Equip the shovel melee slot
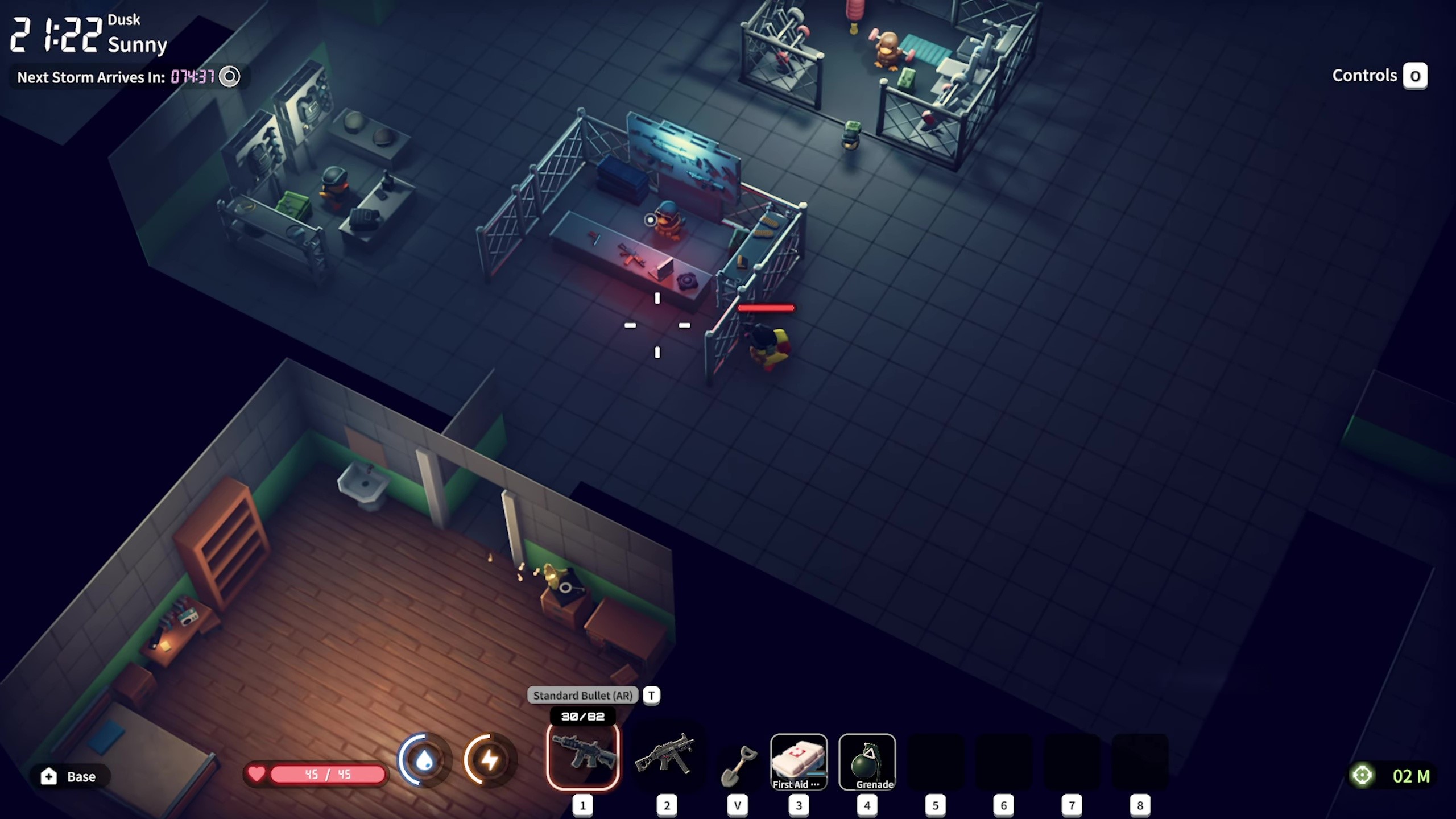Image resolution: width=1456 pixels, height=819 pixels. [x=738, y=765]
